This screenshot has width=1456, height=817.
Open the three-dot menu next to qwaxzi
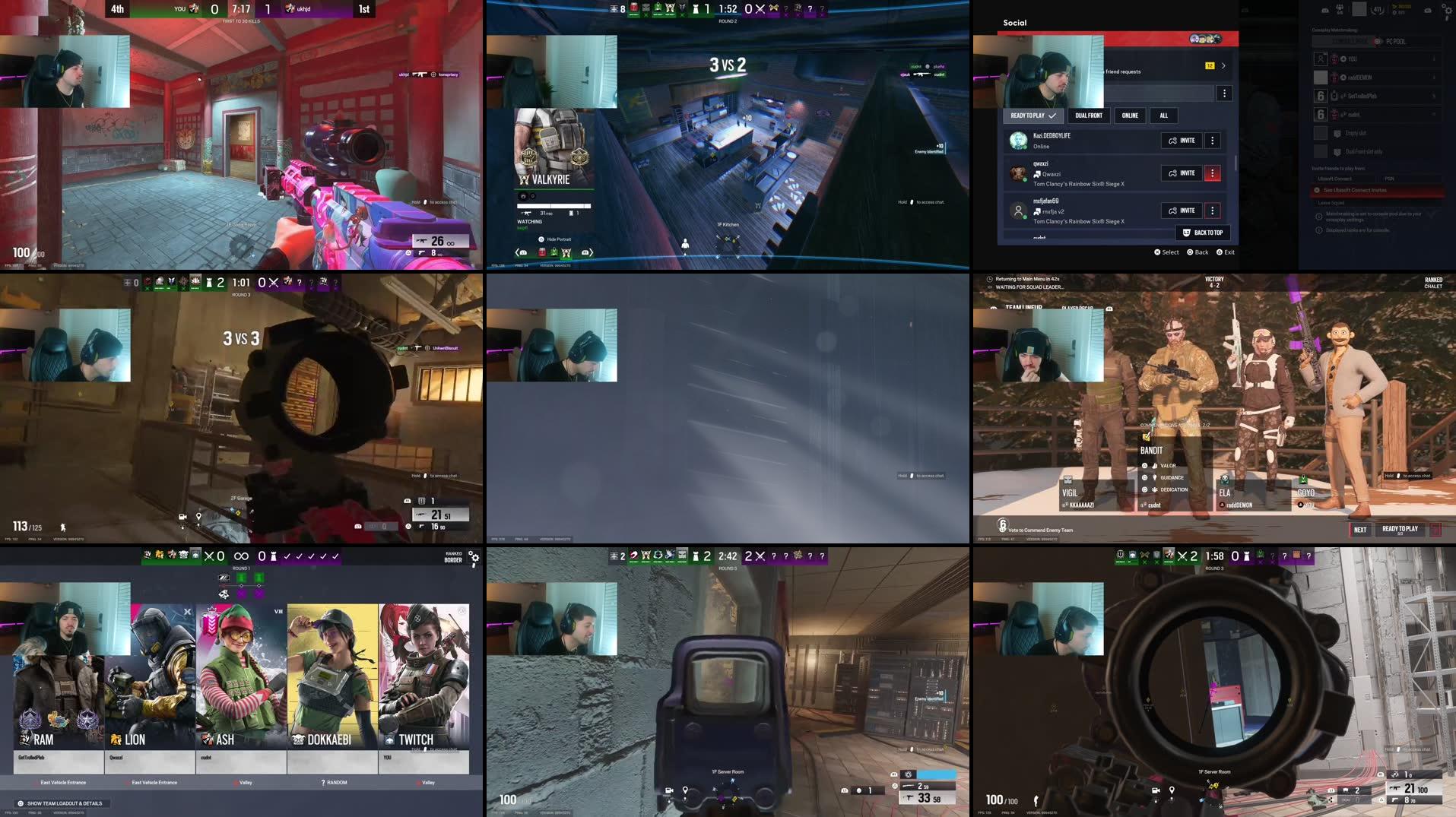coord(1213,173)
